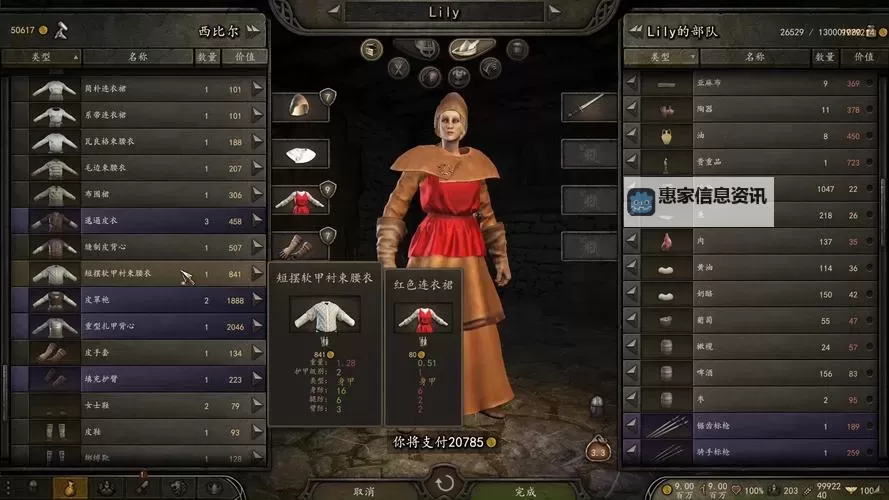The width and height of the screenshot is (889, 500).
Task: Buy 皮手套 using its transfer arrow
Action: pos(258,352)
